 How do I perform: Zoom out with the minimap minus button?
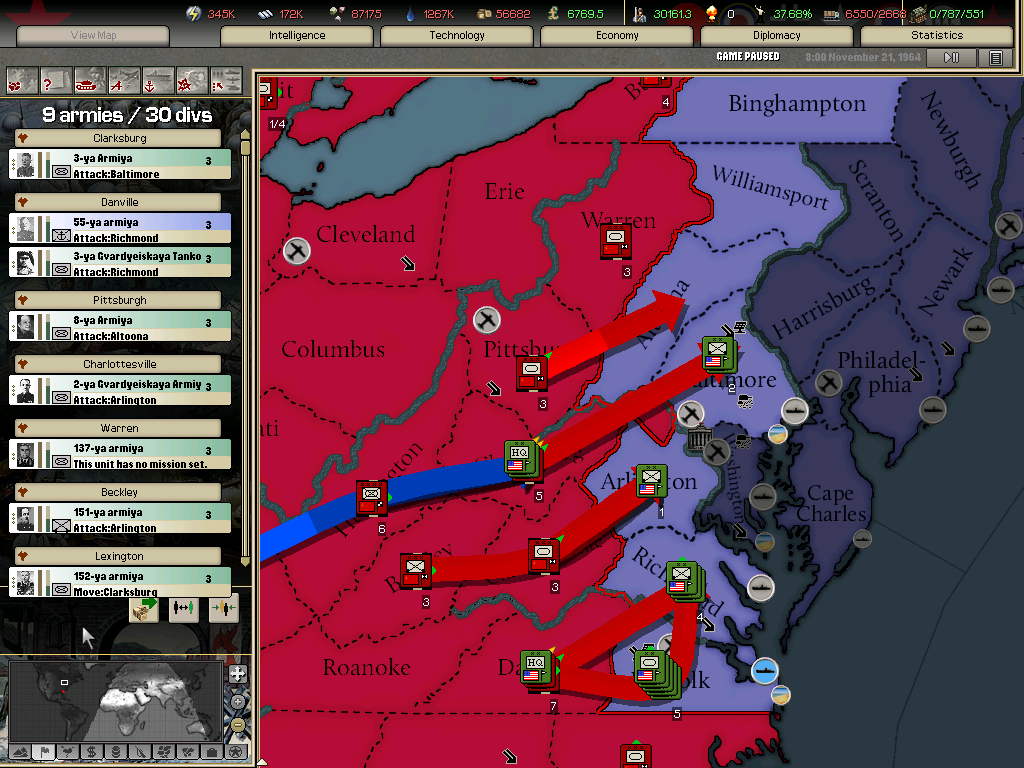pyautogui.click(x=237, y=725)
